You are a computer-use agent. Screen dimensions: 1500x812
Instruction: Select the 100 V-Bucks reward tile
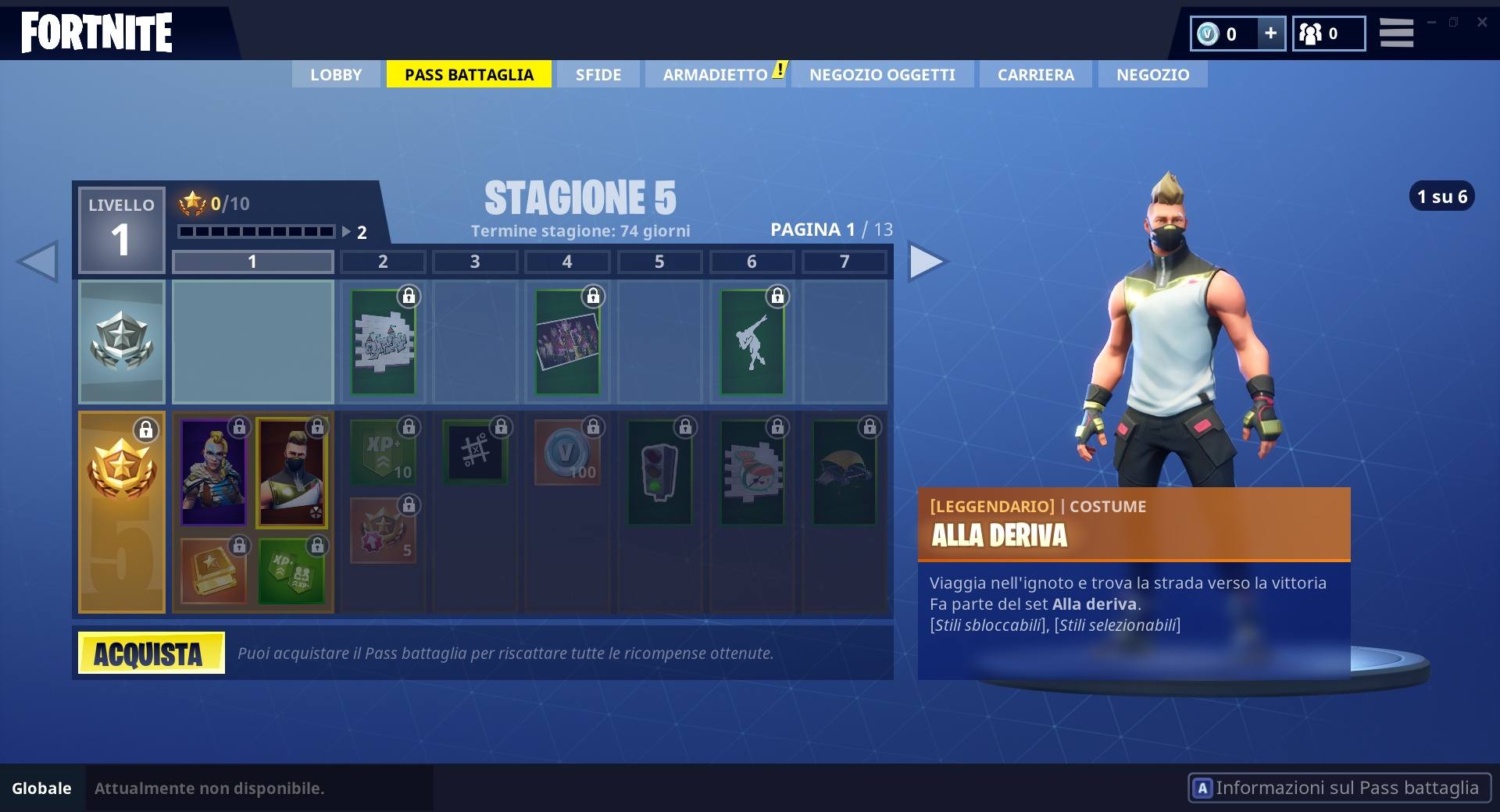pyautogui.click(x=567, y=453)
